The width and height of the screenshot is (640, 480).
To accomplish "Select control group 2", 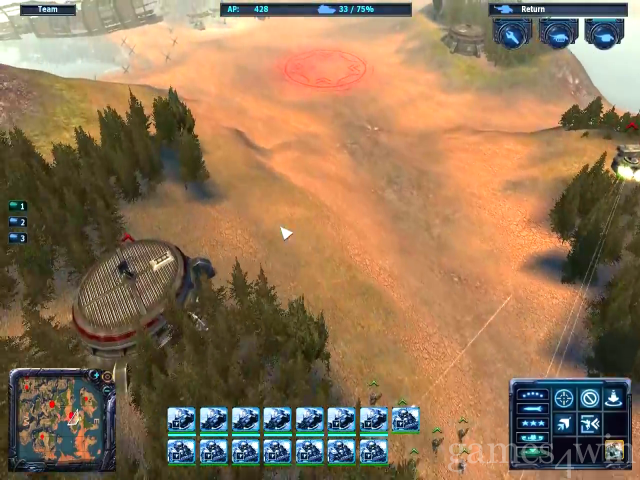I will pyautogui.click(x=17, y=222).
